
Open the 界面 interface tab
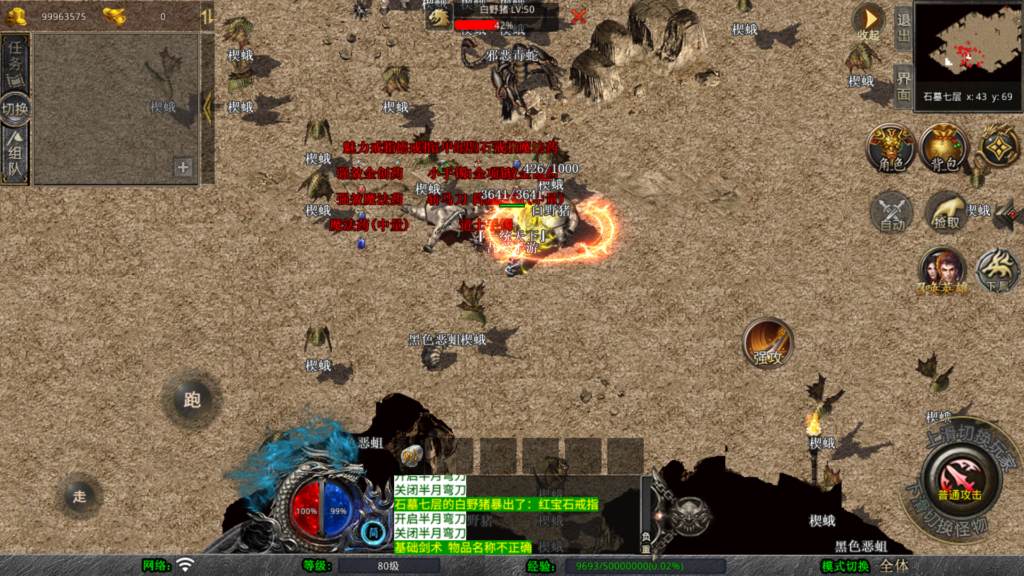[x=903, y=84]
